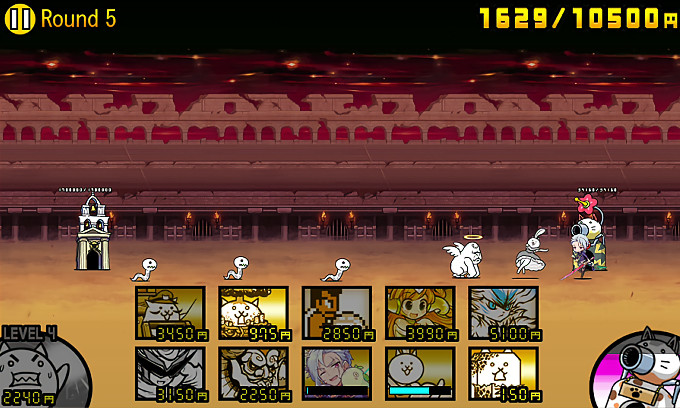This screenshot has width=680, height=408.
Task: Click the bunny-eared cat unit slot
Action: (x=420, y=373)
